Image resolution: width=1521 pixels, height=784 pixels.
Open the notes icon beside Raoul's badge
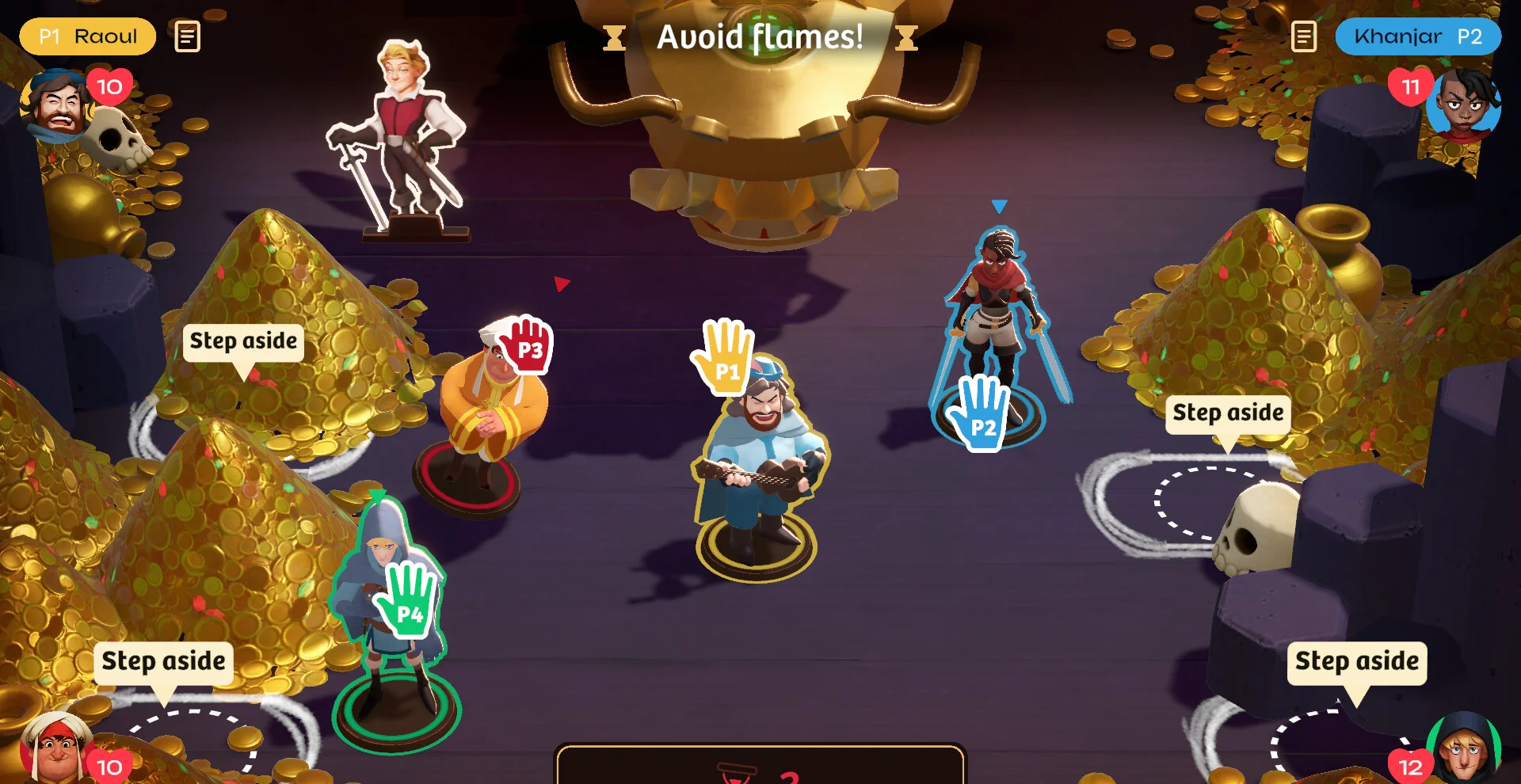(187, 36)
